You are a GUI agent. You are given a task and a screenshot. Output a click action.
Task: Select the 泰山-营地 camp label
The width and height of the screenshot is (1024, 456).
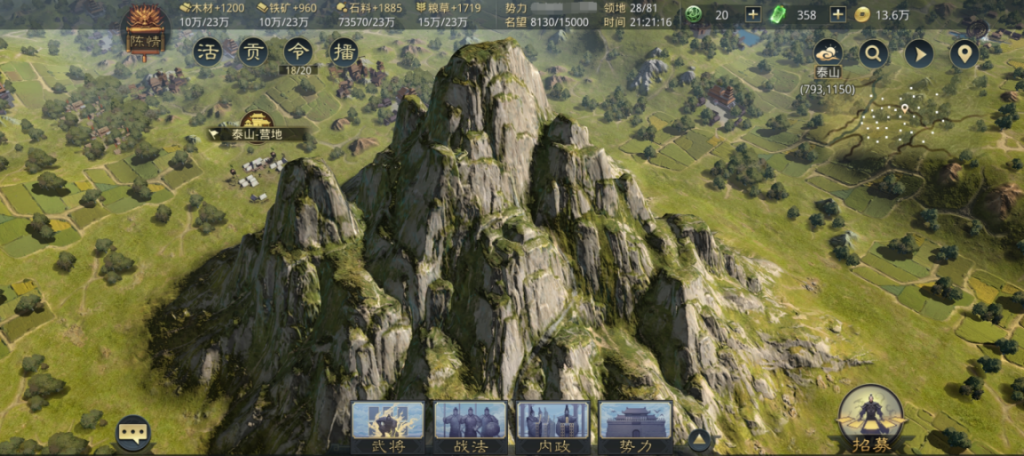click(x=246, y=133)
